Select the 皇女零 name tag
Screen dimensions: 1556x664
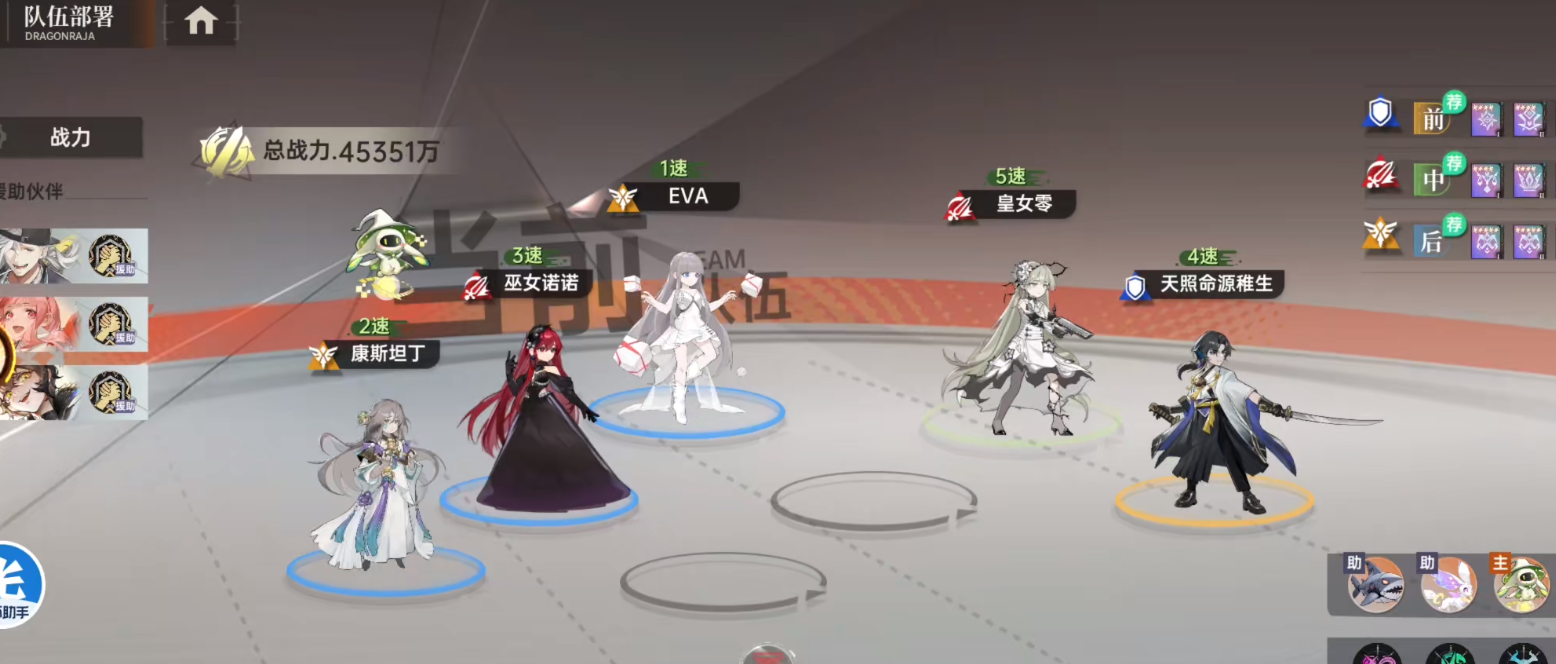coord(1024,204)
